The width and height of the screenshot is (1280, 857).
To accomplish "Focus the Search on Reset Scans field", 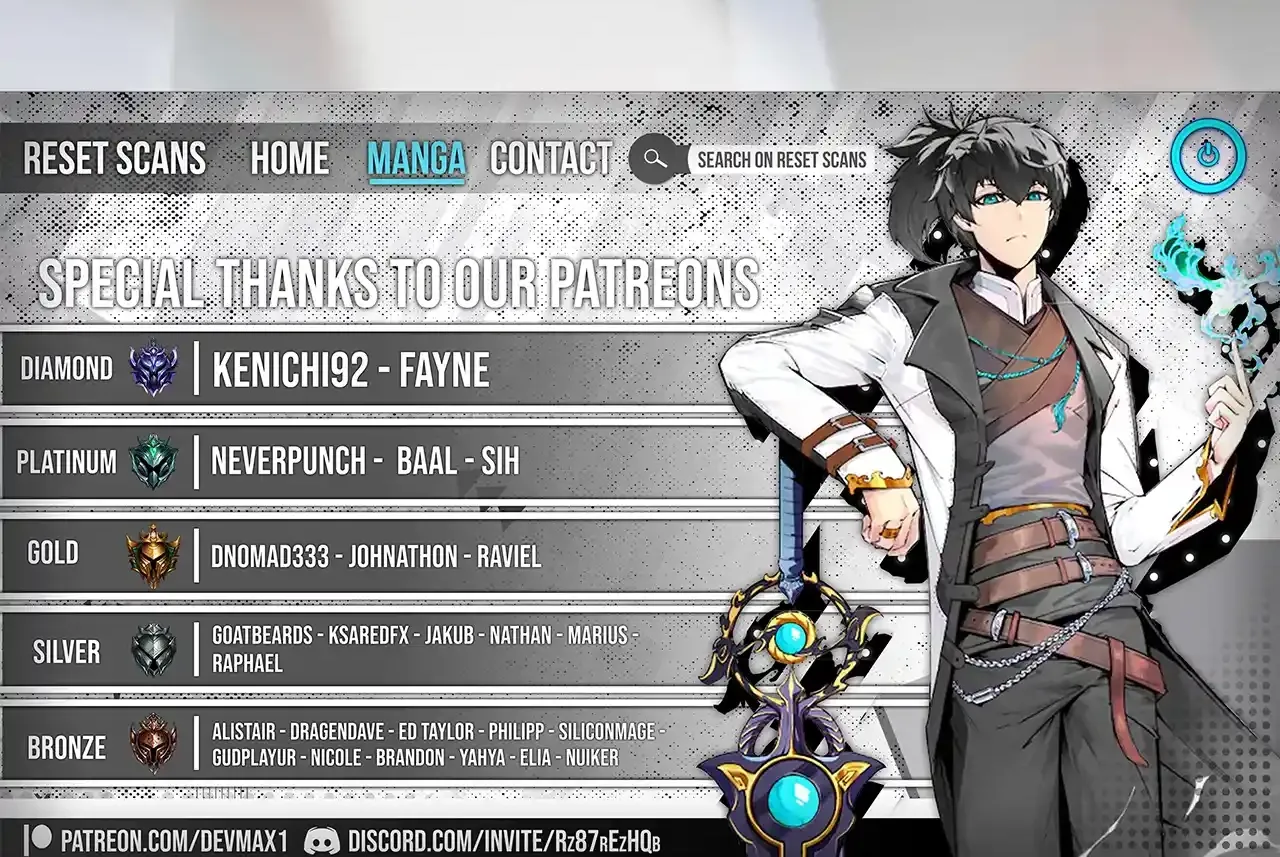I will [781, 160].
